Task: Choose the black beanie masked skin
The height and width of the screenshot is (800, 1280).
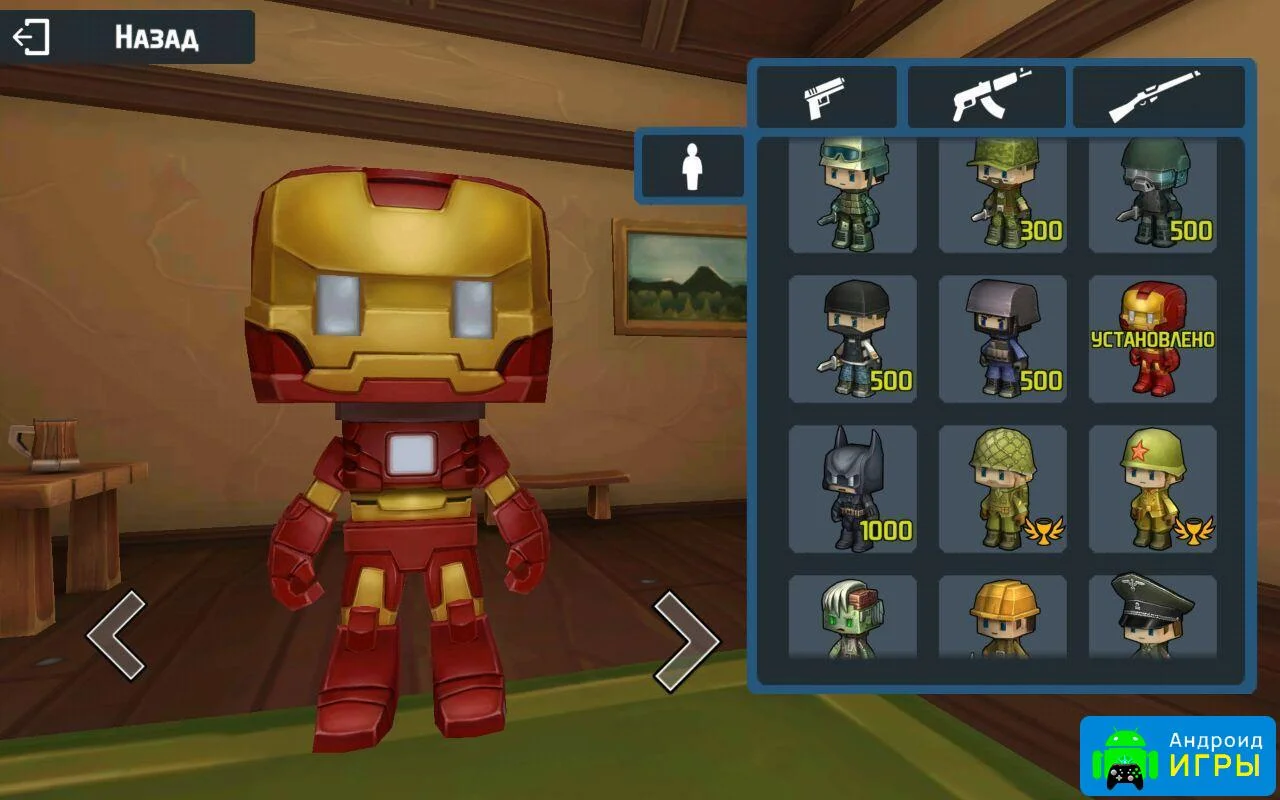Action: (852, 339)
